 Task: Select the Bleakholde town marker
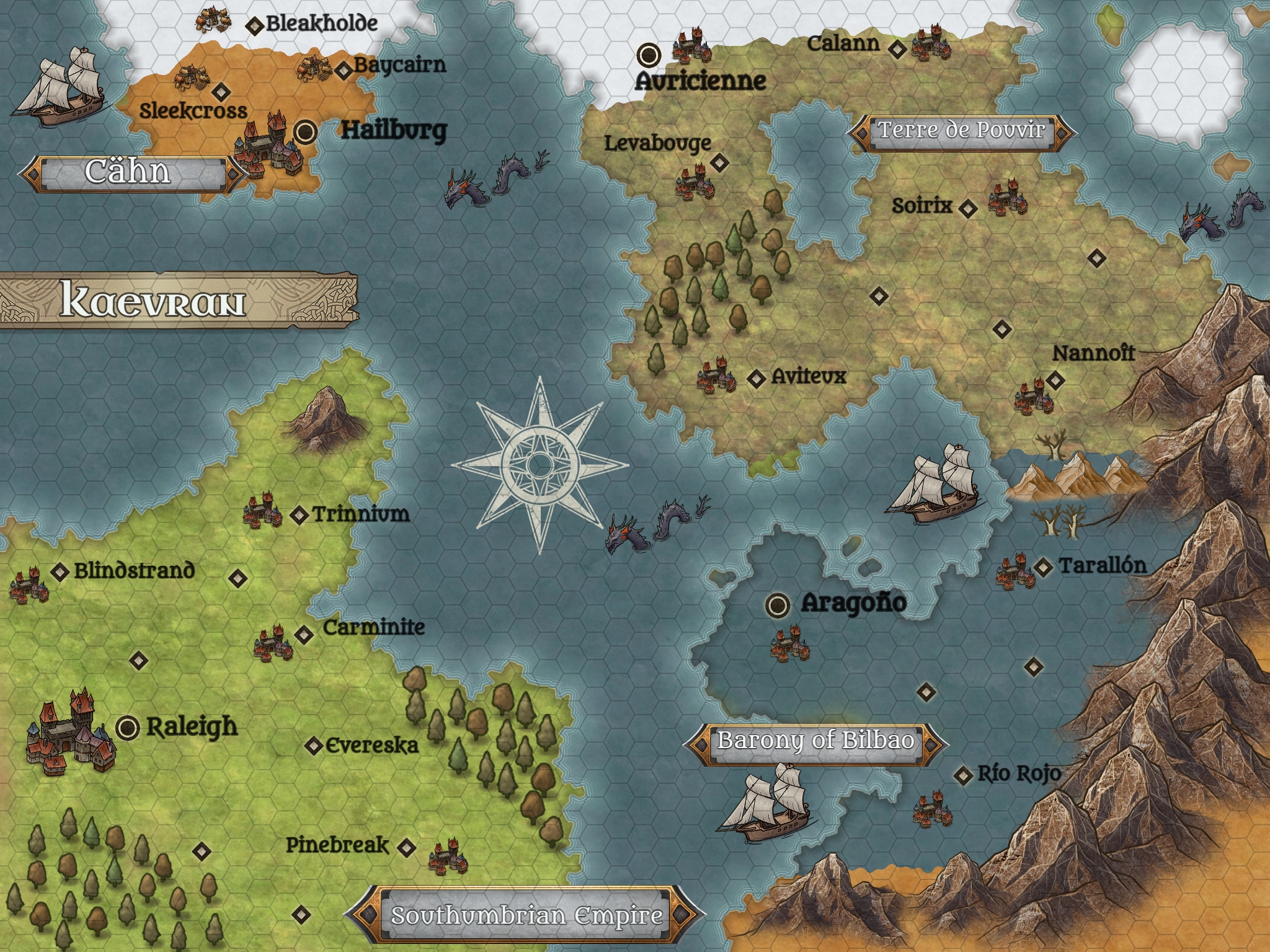click(254, 25)
